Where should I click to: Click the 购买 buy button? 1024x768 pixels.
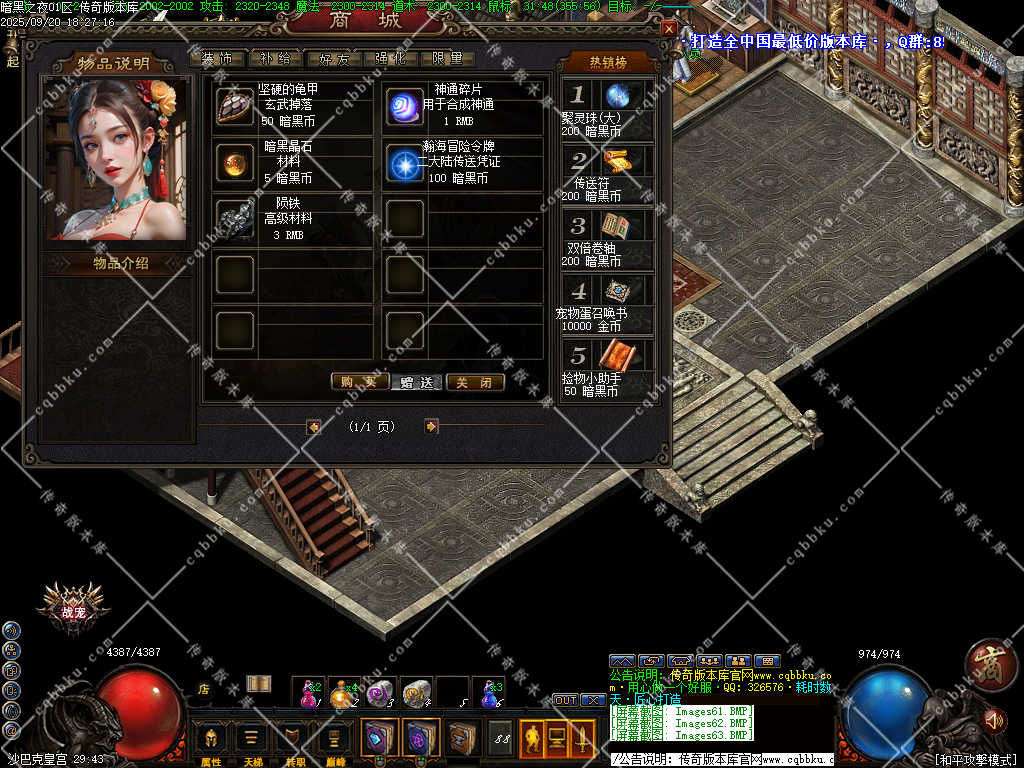tap(359, 382)
